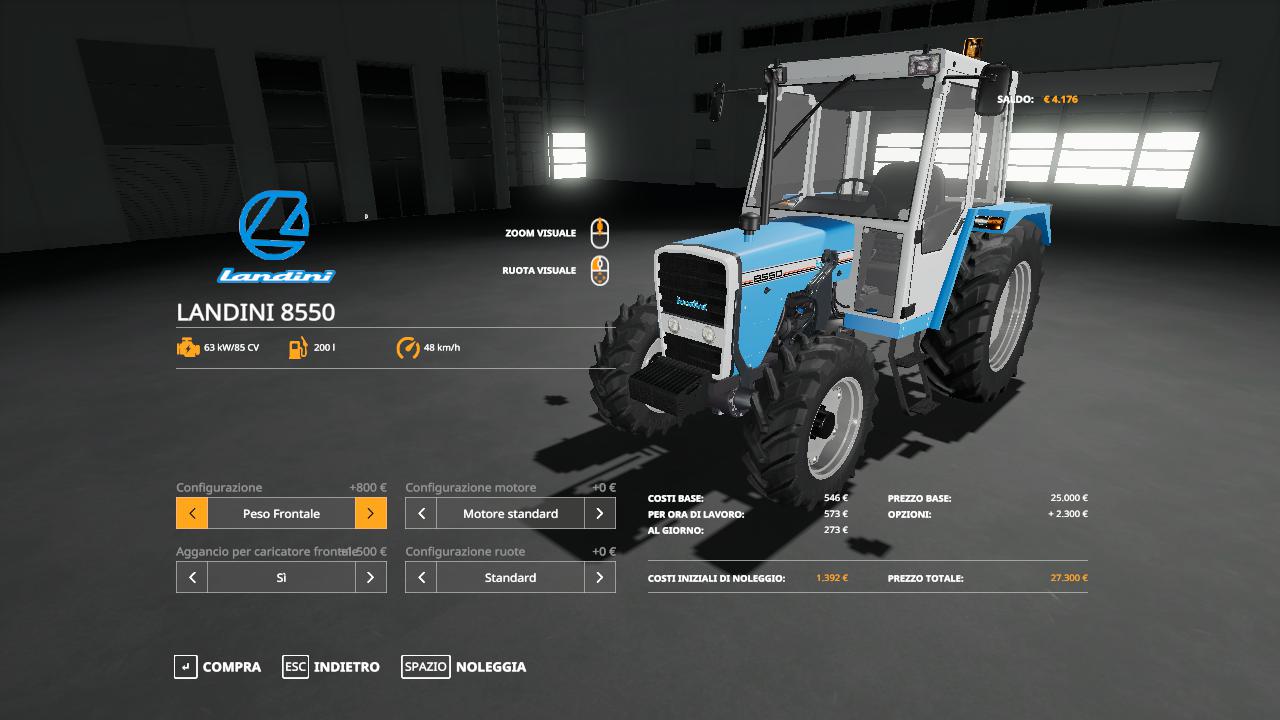Rent the tractor with NOLEGGIA
This screenshot has height=720, width=1280.
click(x=464, y=667)
